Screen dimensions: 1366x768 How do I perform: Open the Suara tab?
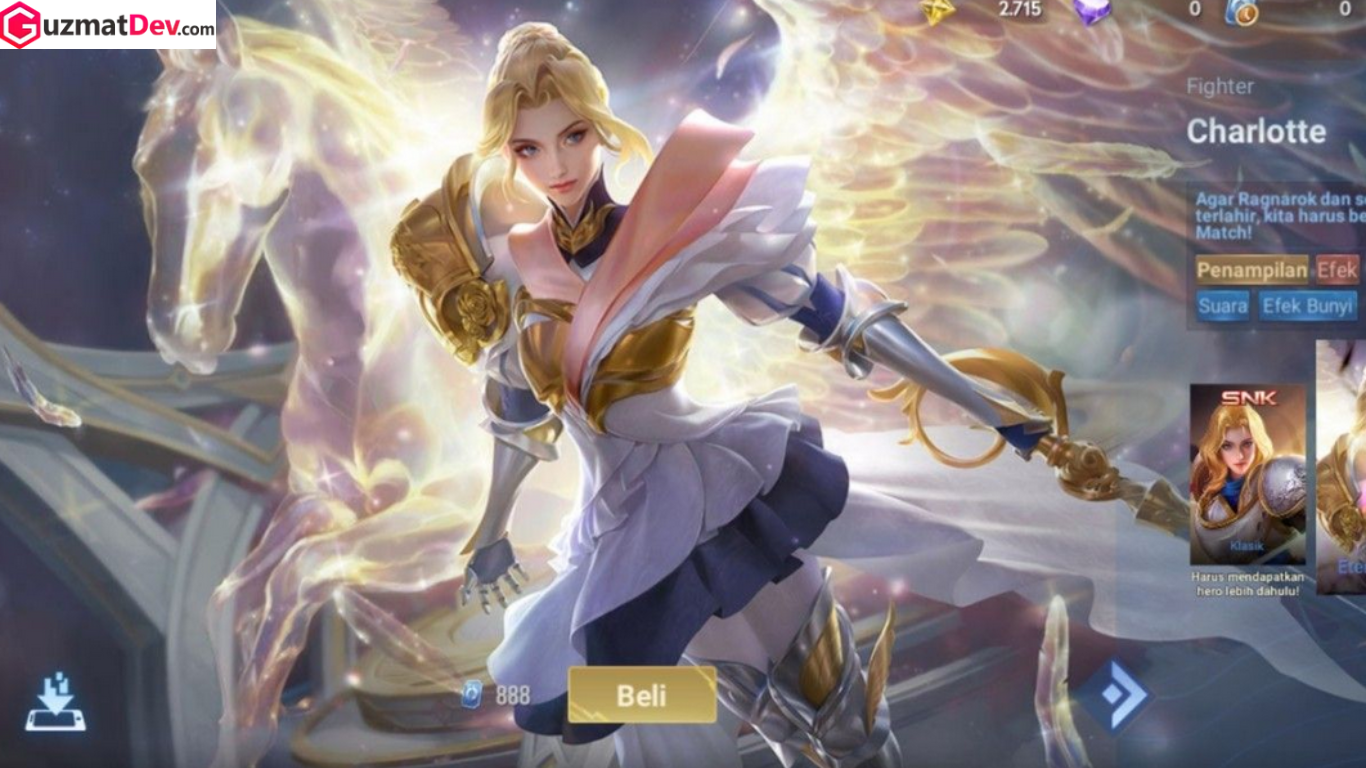click(x=1222, y=307)
